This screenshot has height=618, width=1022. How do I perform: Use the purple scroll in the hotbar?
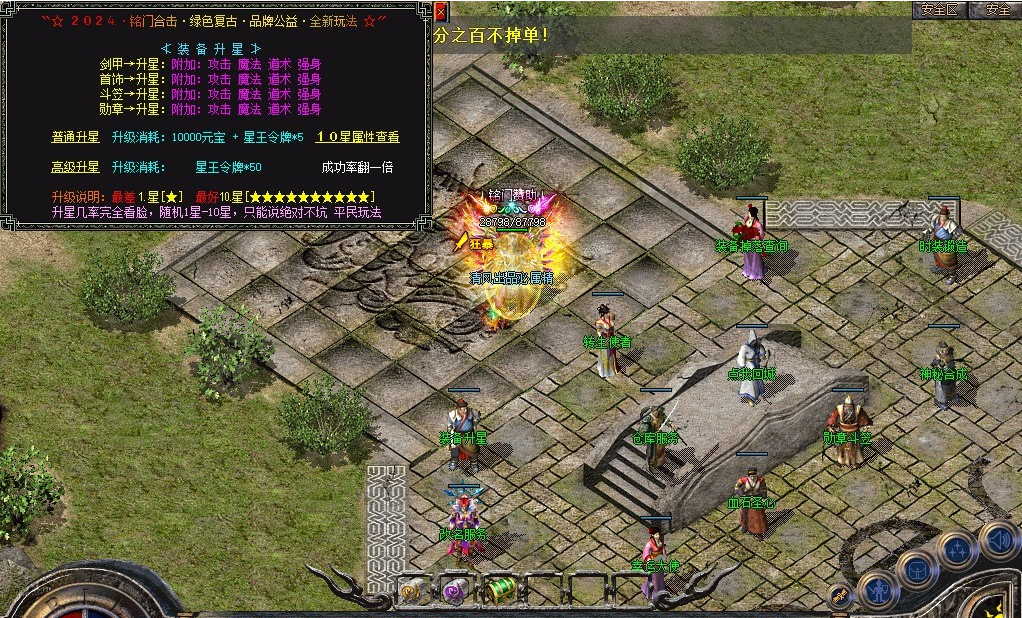tap(455, 590)
